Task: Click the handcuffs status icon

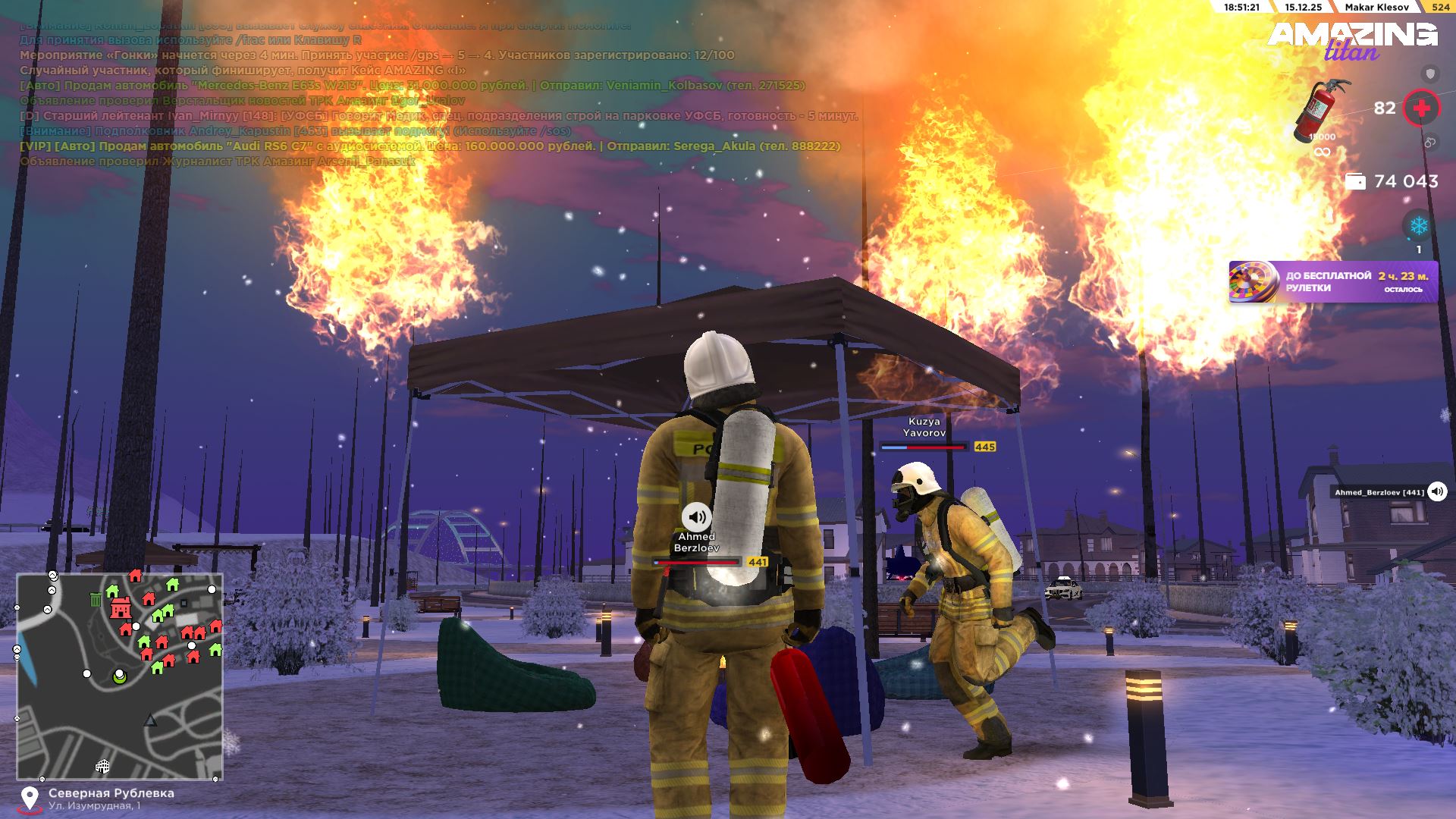Action: point(1430,142)
